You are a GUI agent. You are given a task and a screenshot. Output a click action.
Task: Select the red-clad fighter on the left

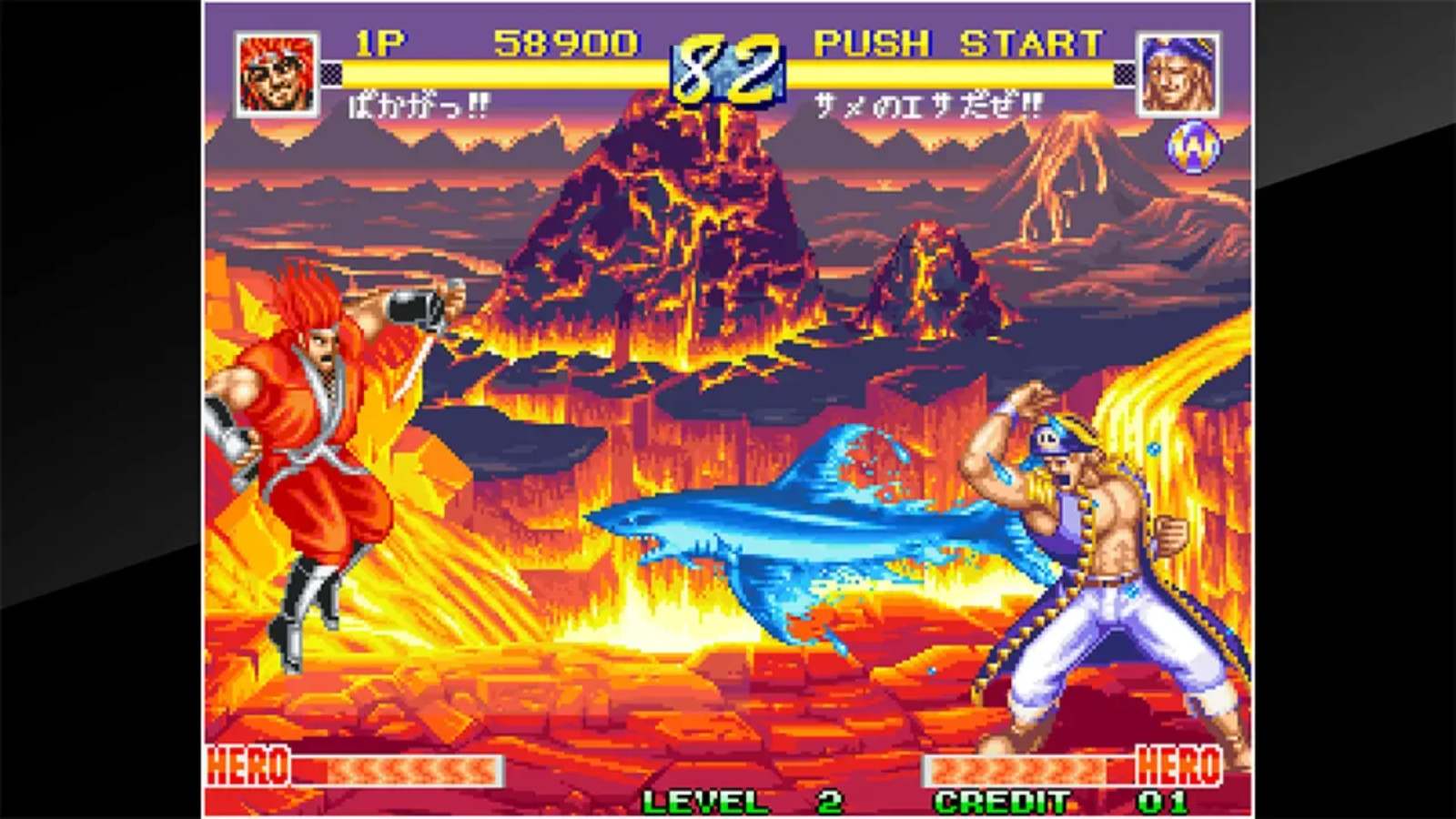tap(309, 437)
